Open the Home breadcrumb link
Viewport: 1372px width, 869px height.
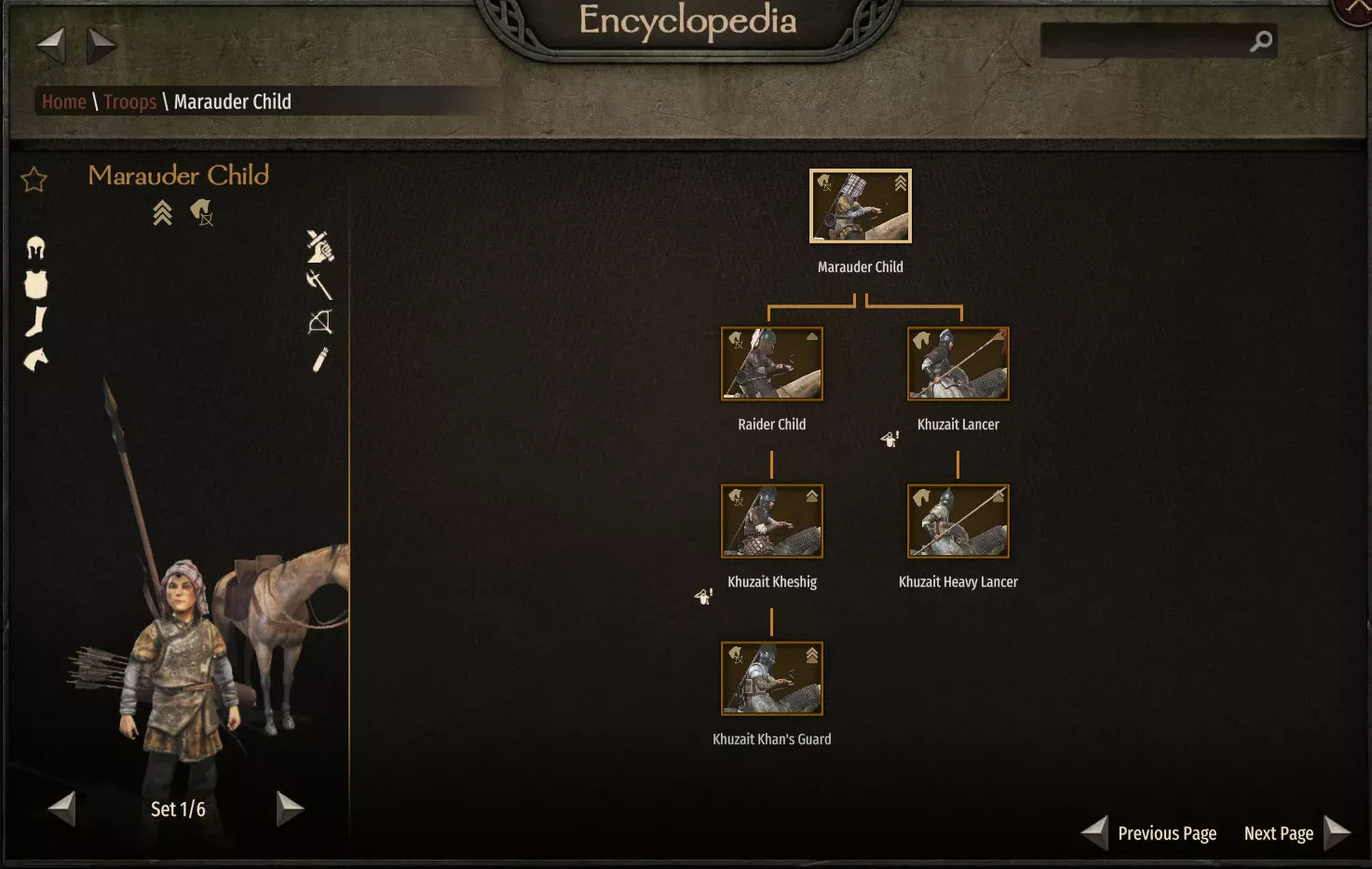(x=63, y=102)
